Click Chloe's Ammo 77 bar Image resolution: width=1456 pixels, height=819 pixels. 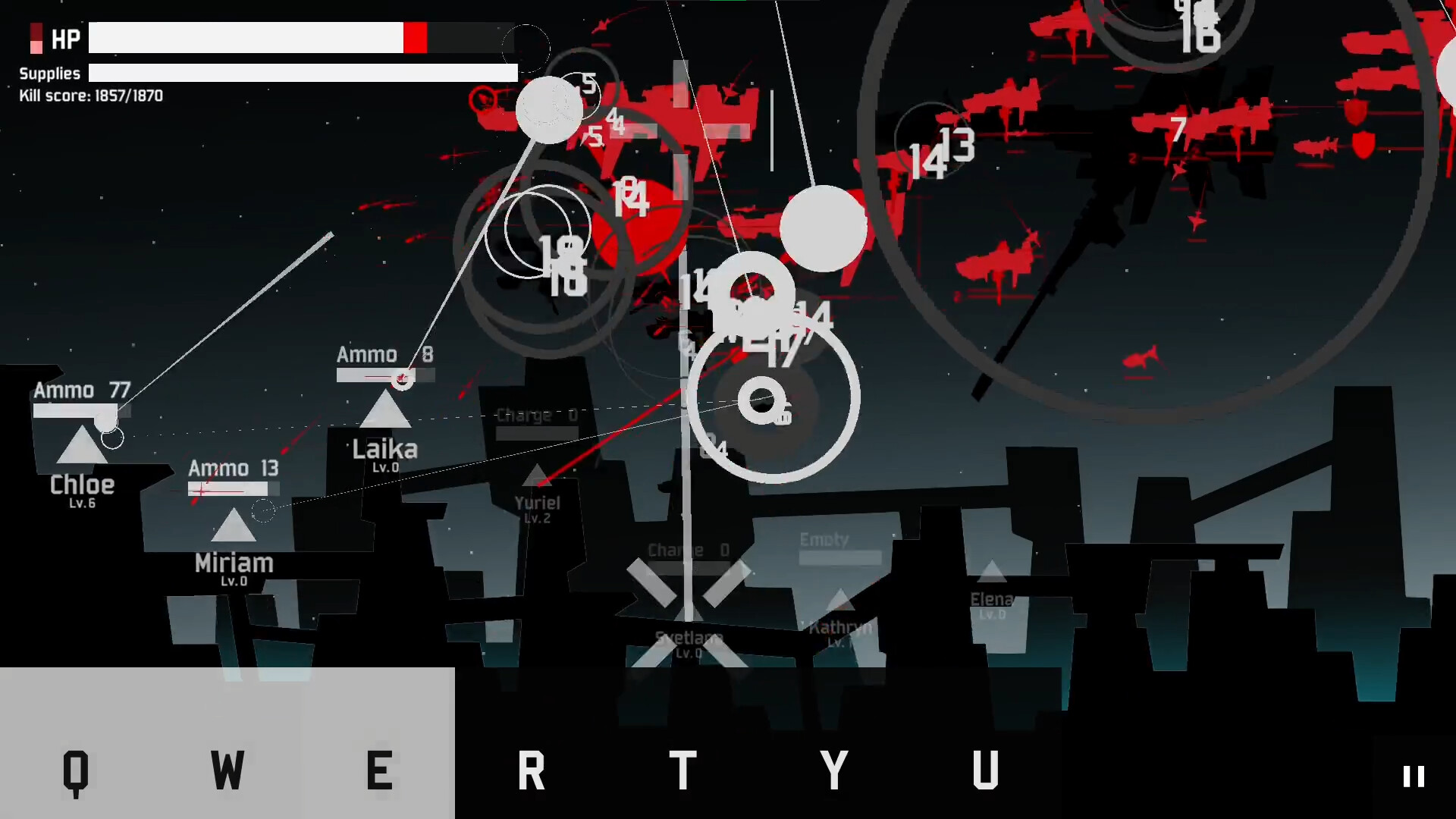[80, 409]
